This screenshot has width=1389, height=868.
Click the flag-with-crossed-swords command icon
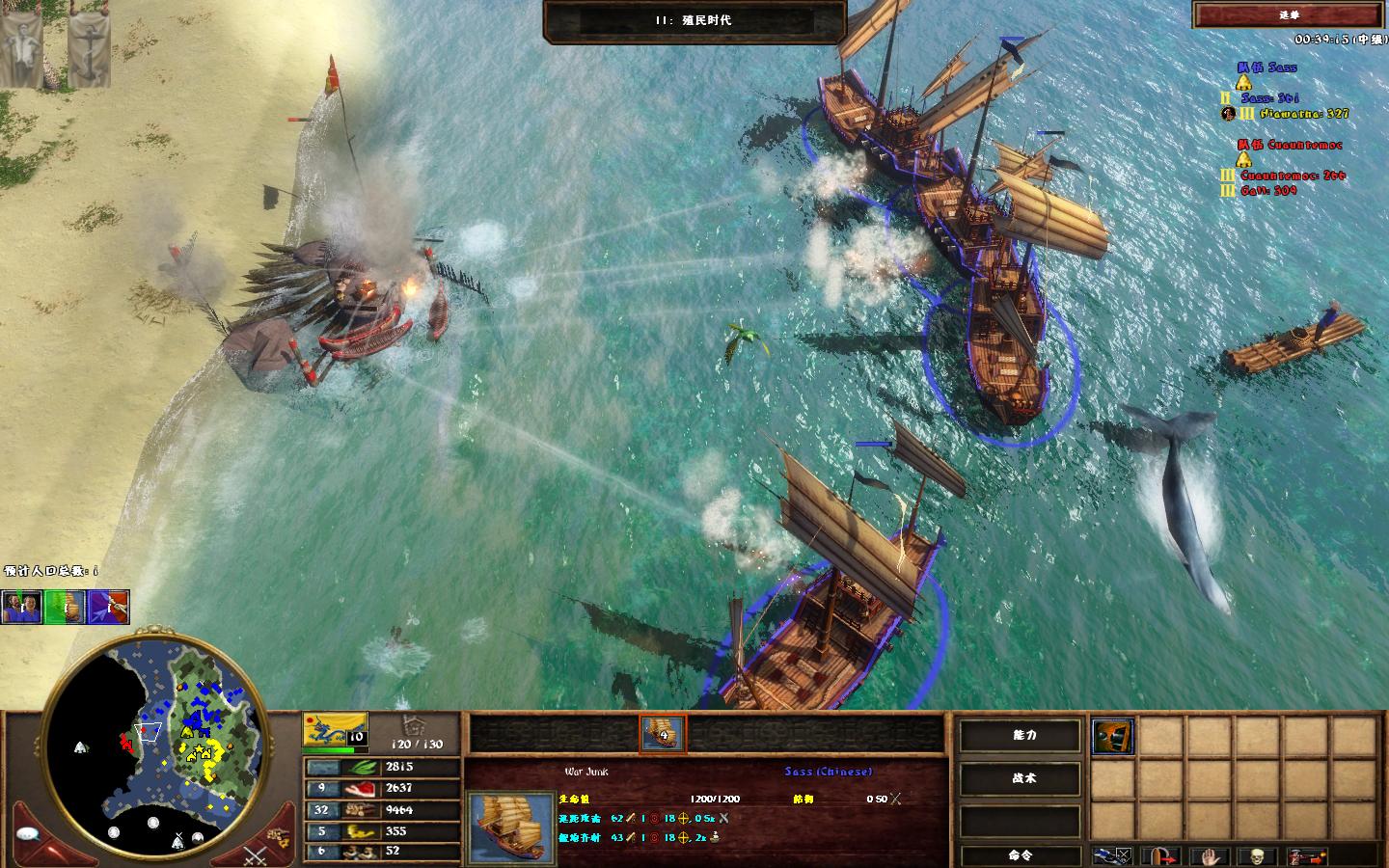pyautogui.click(x=1113, y=855)
